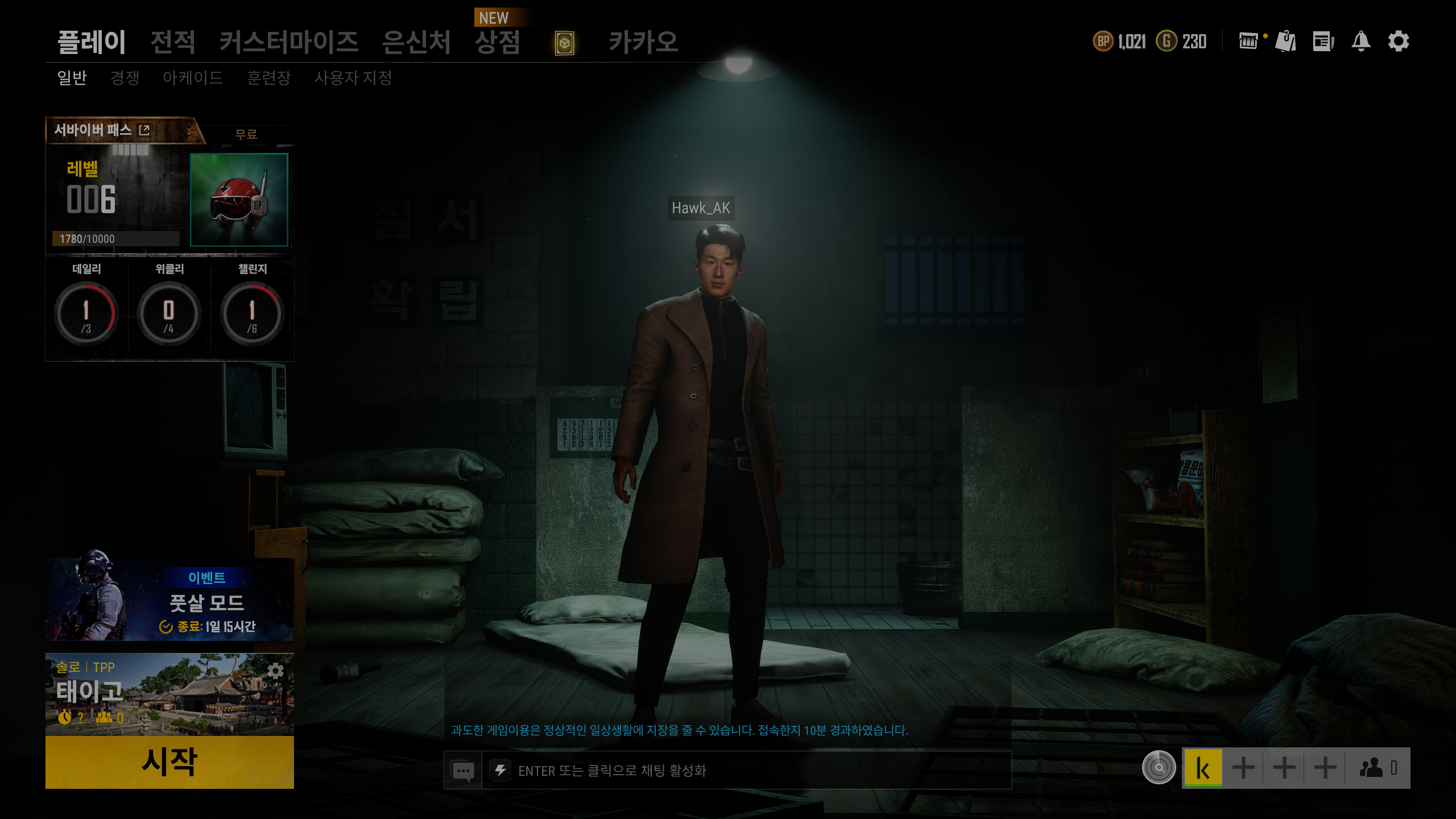Screen dimensions: 1456x819
Task: Check the notification bell
Action: point(1360,42)
